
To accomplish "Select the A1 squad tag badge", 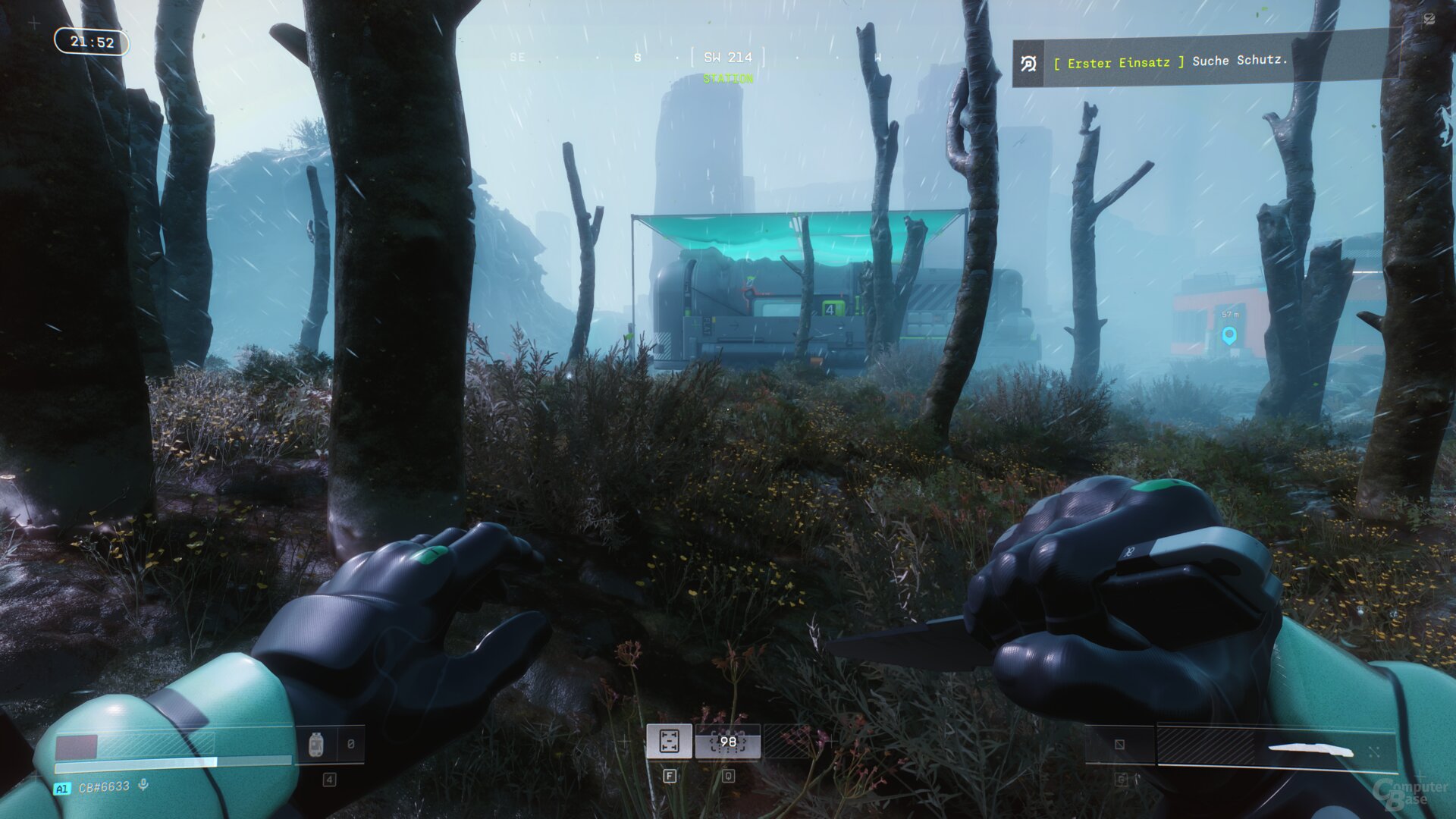I will pyautogui.click(x=61, y=789).
